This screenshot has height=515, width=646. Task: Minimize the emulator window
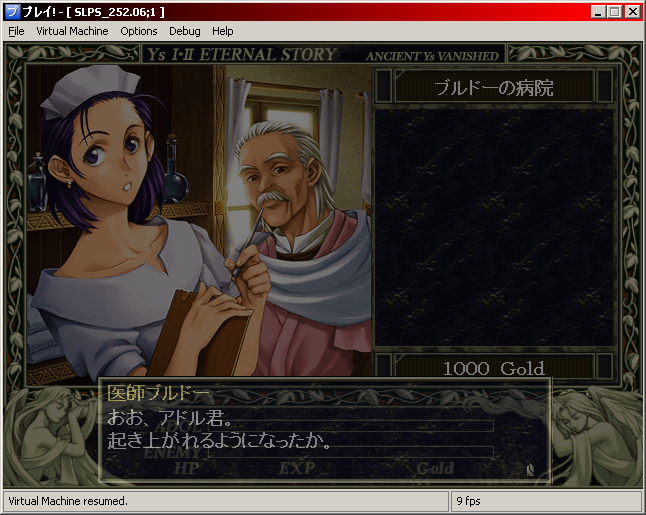pyautogui.click(x=598, y=11)
